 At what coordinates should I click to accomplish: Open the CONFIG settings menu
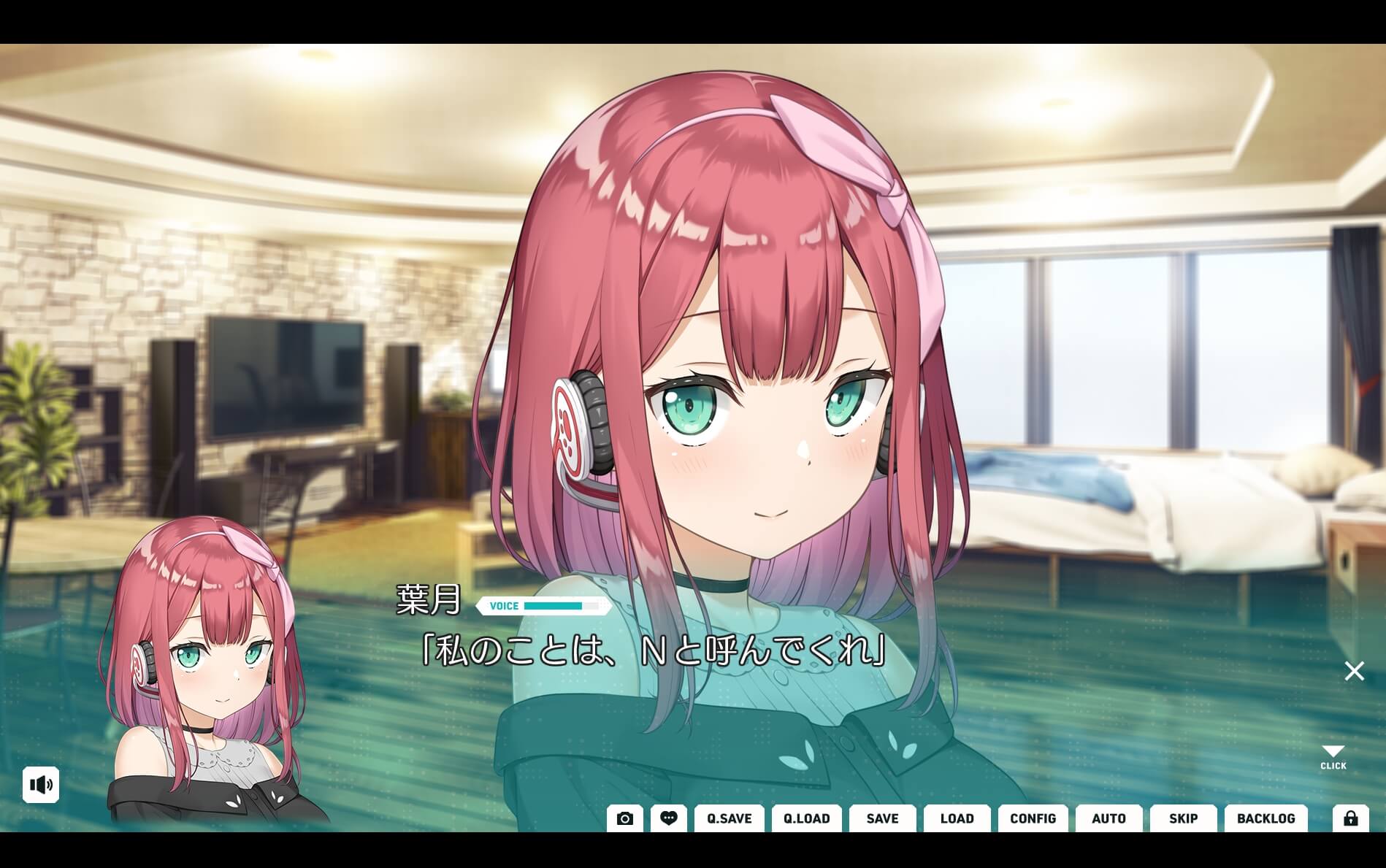pos(1033,818)
